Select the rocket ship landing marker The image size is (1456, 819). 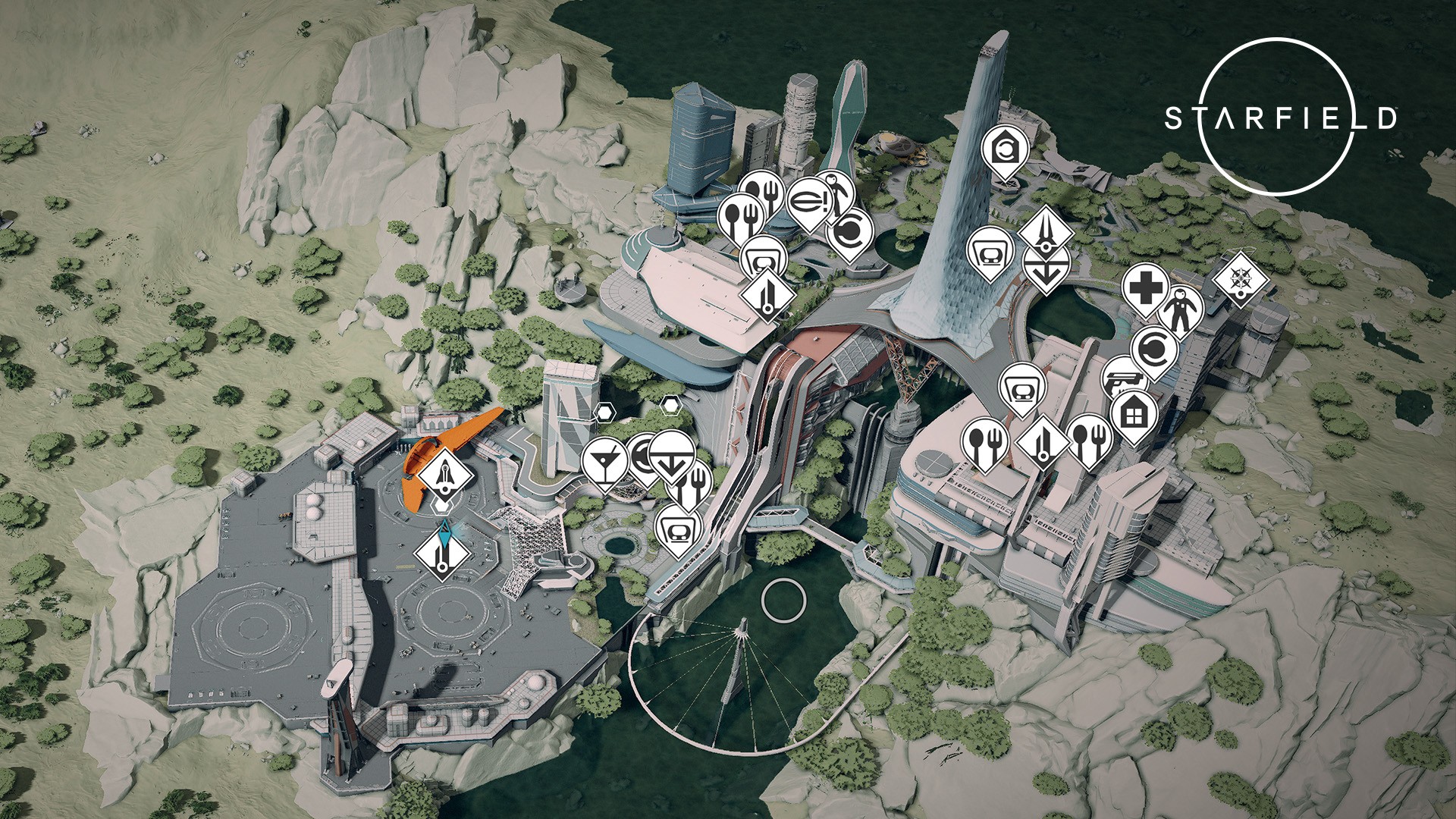(x=447, y=475)
